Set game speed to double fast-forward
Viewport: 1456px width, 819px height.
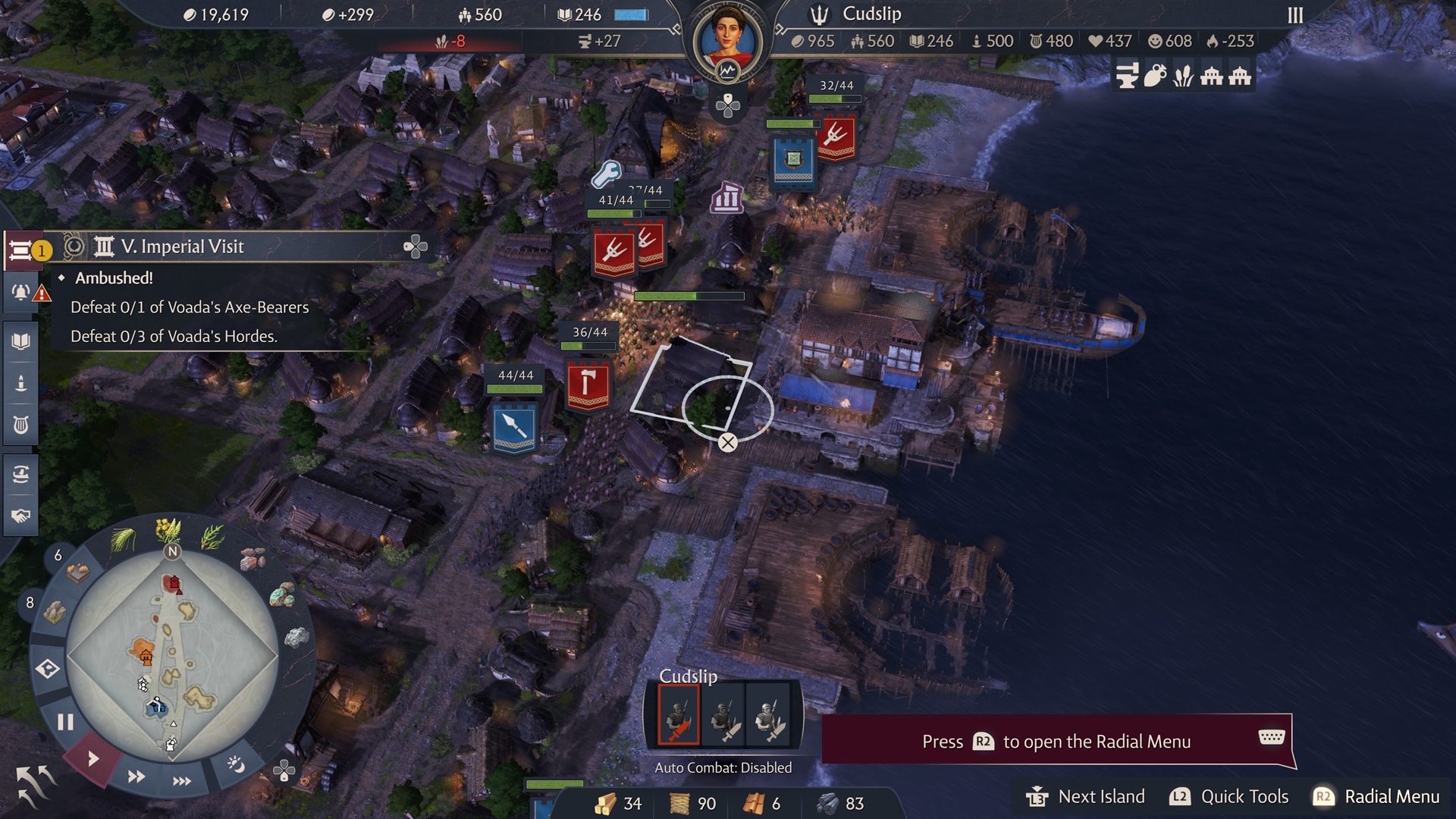[136, 777]
